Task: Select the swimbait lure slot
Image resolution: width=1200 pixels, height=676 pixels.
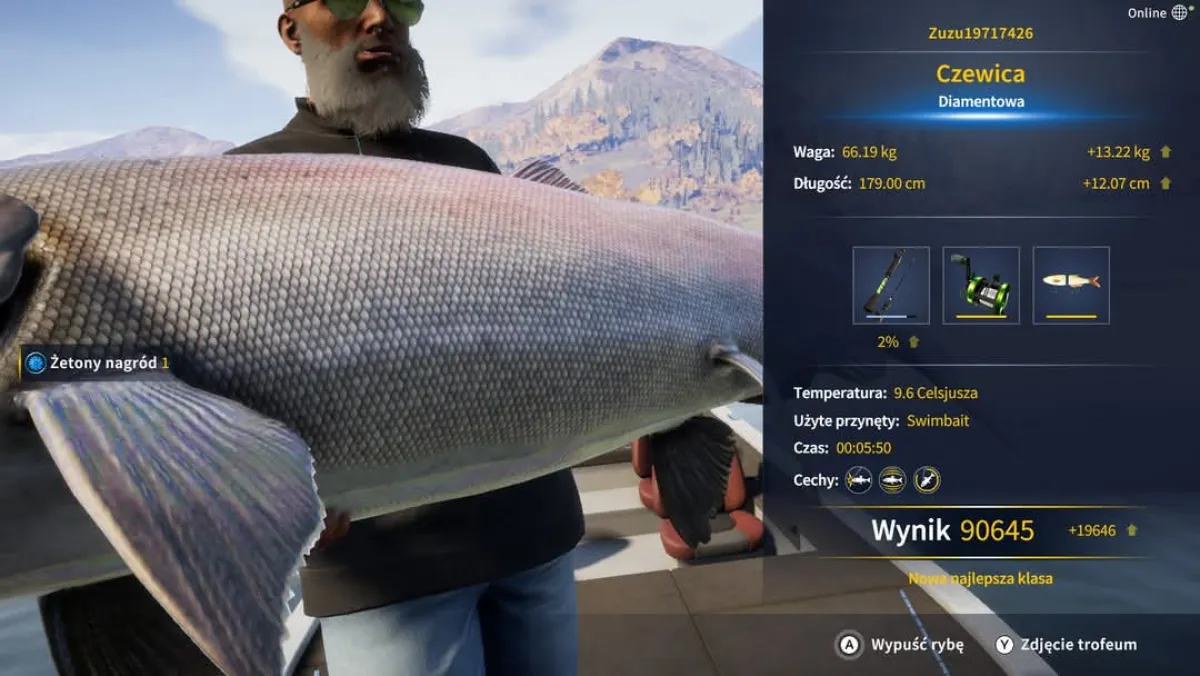Action: point(1071,285)
